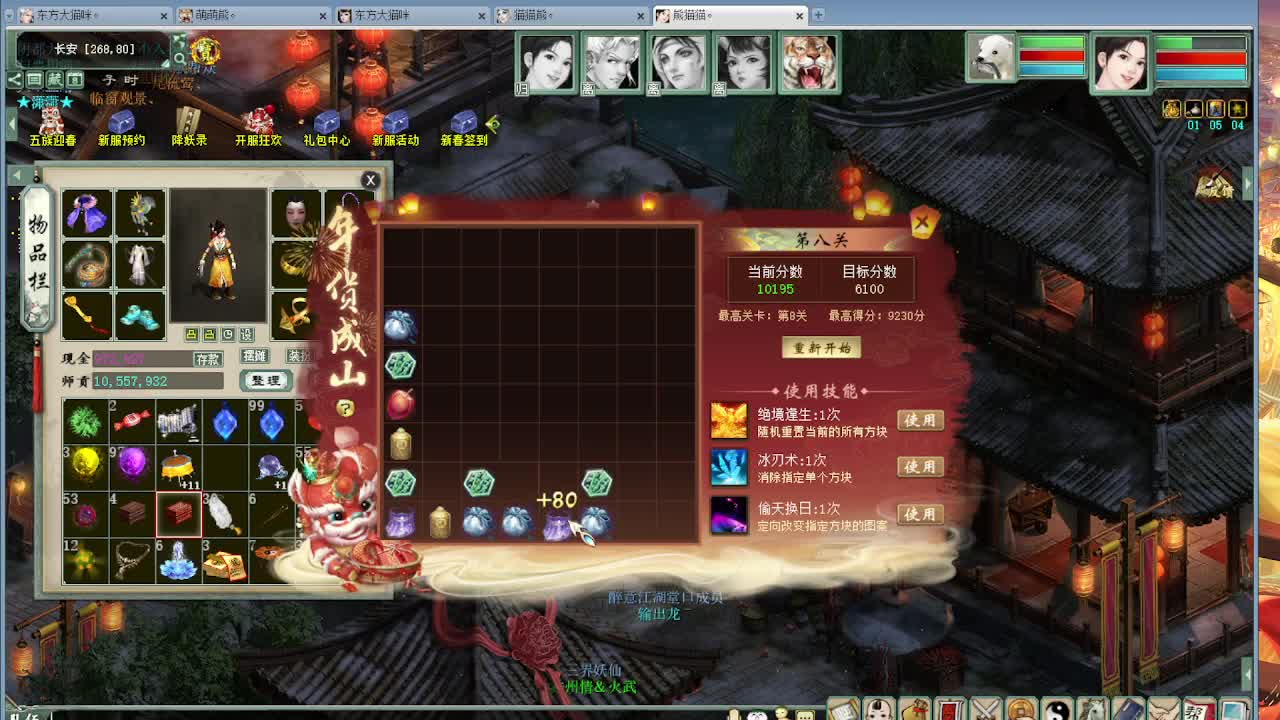
Task: Click the 冰刃术 ice blade skill icon
Action: [x=729, y=467]
